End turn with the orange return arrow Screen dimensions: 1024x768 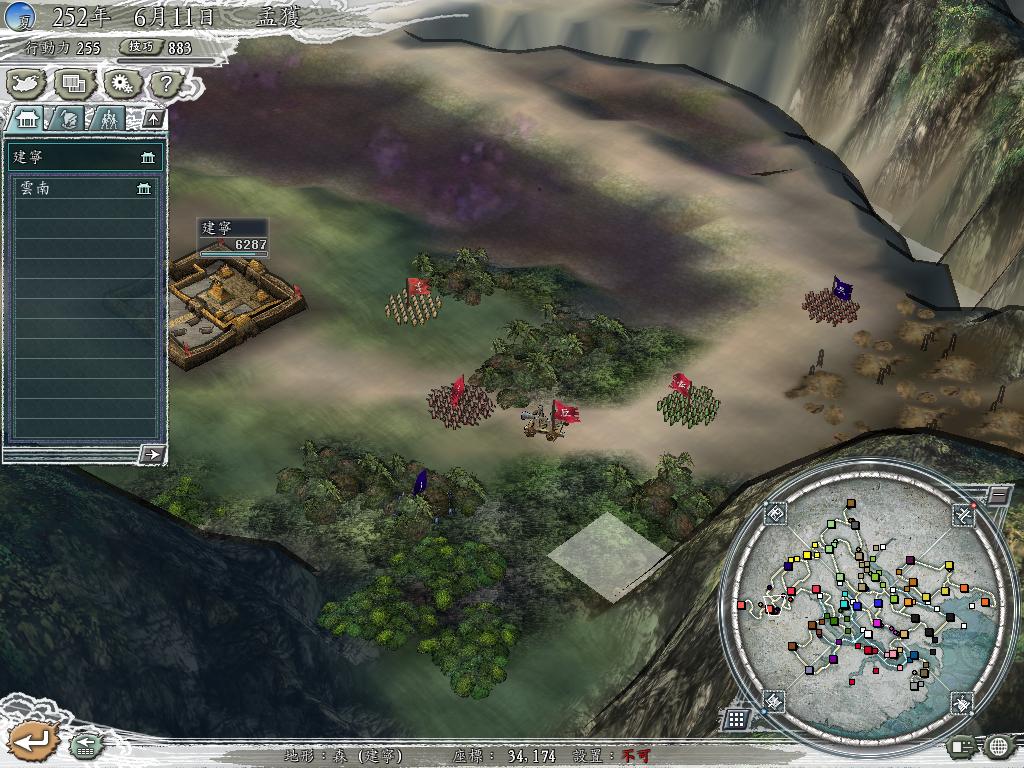(x=30, y=741)
